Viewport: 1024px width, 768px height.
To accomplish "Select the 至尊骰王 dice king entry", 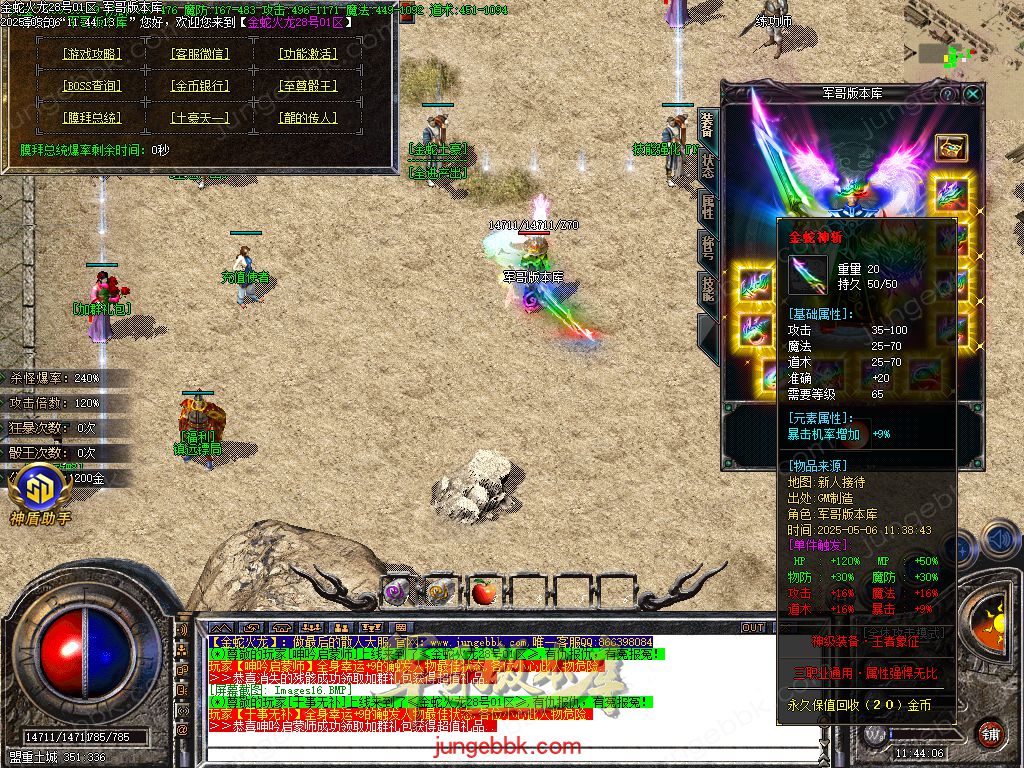I will [307, 86].
